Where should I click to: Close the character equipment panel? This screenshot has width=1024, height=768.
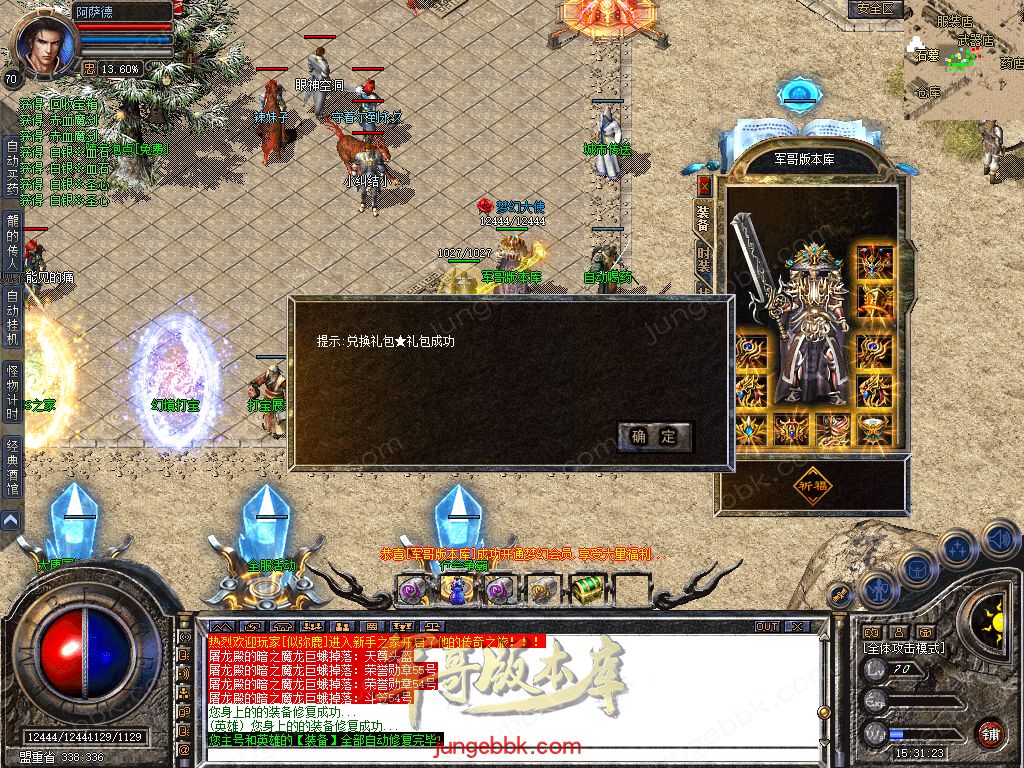pos(704,185)
